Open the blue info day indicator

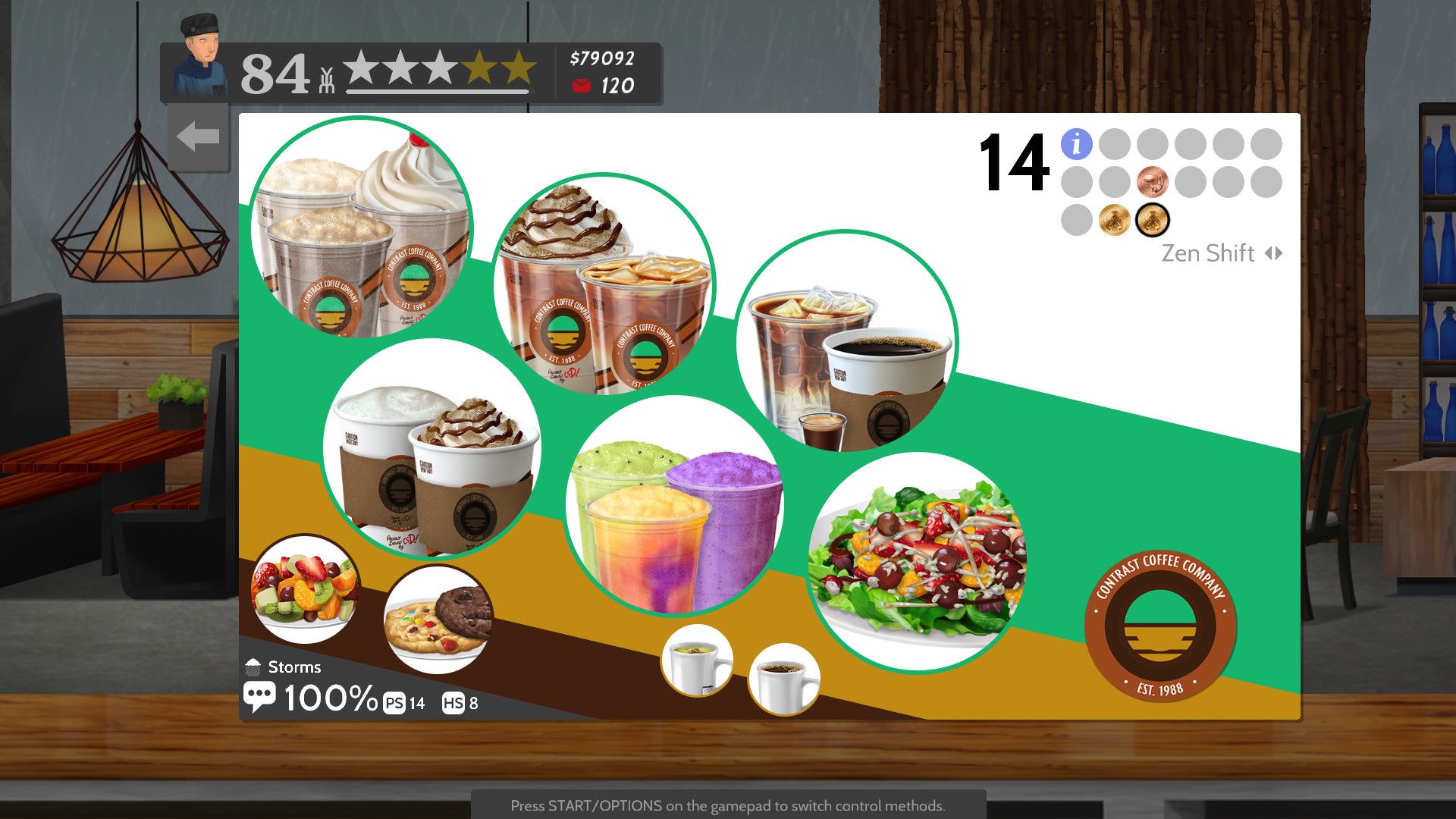[1075, 143]
